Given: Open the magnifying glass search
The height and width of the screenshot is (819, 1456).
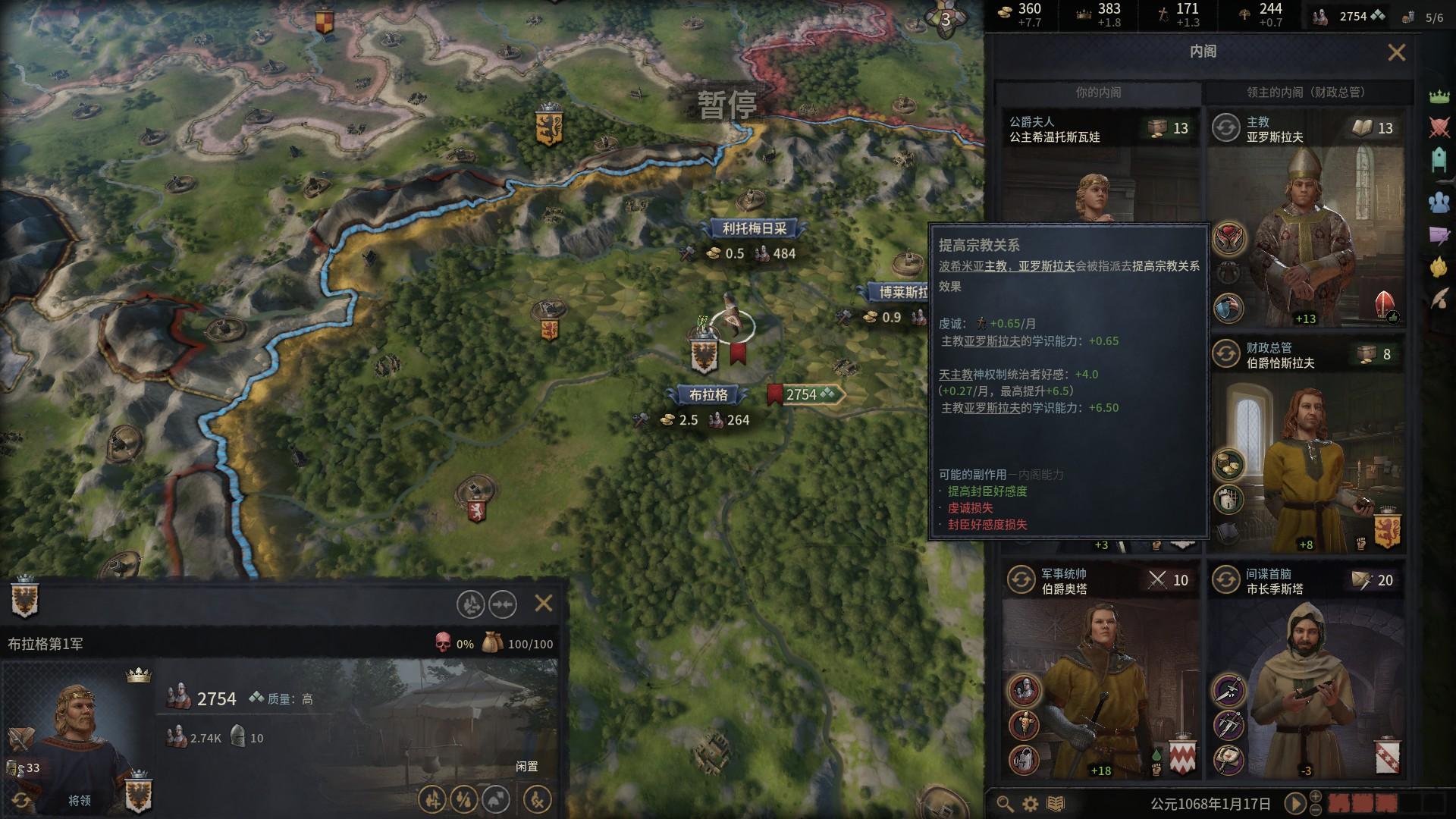Looking at the screenshot, I should (1005, 804).
